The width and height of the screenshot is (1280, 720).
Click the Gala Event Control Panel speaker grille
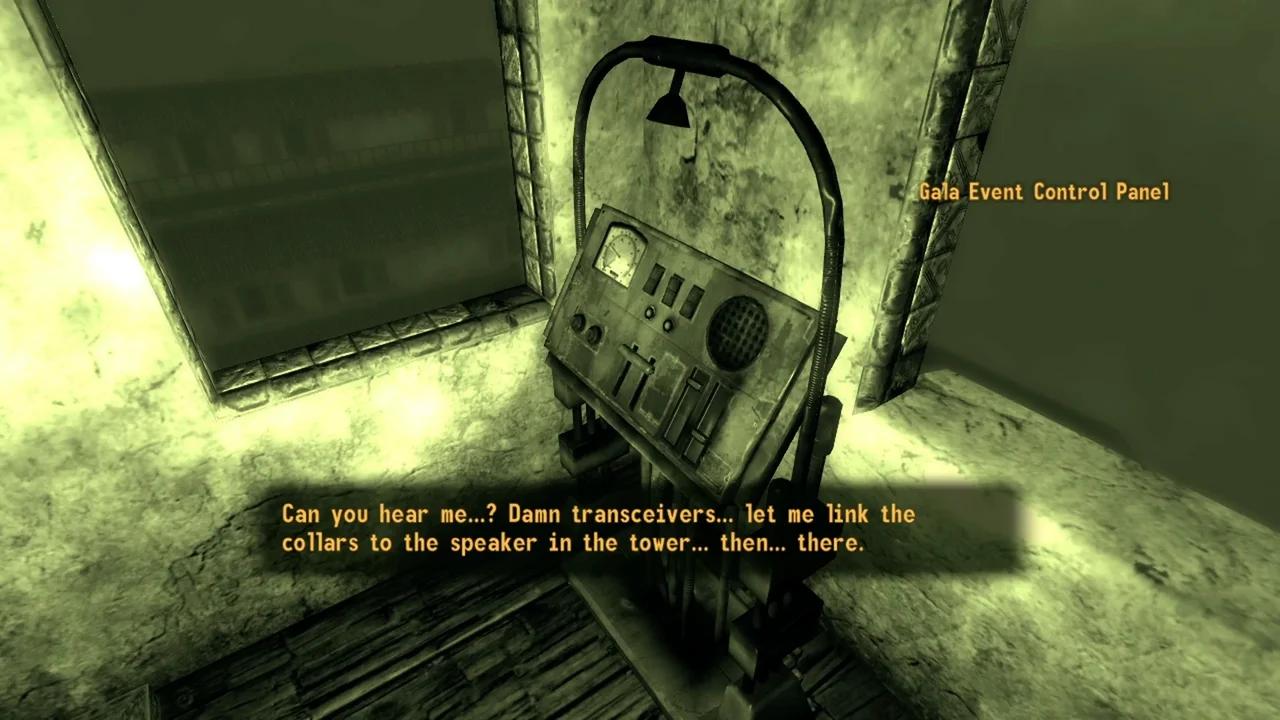tap(735, 331)
